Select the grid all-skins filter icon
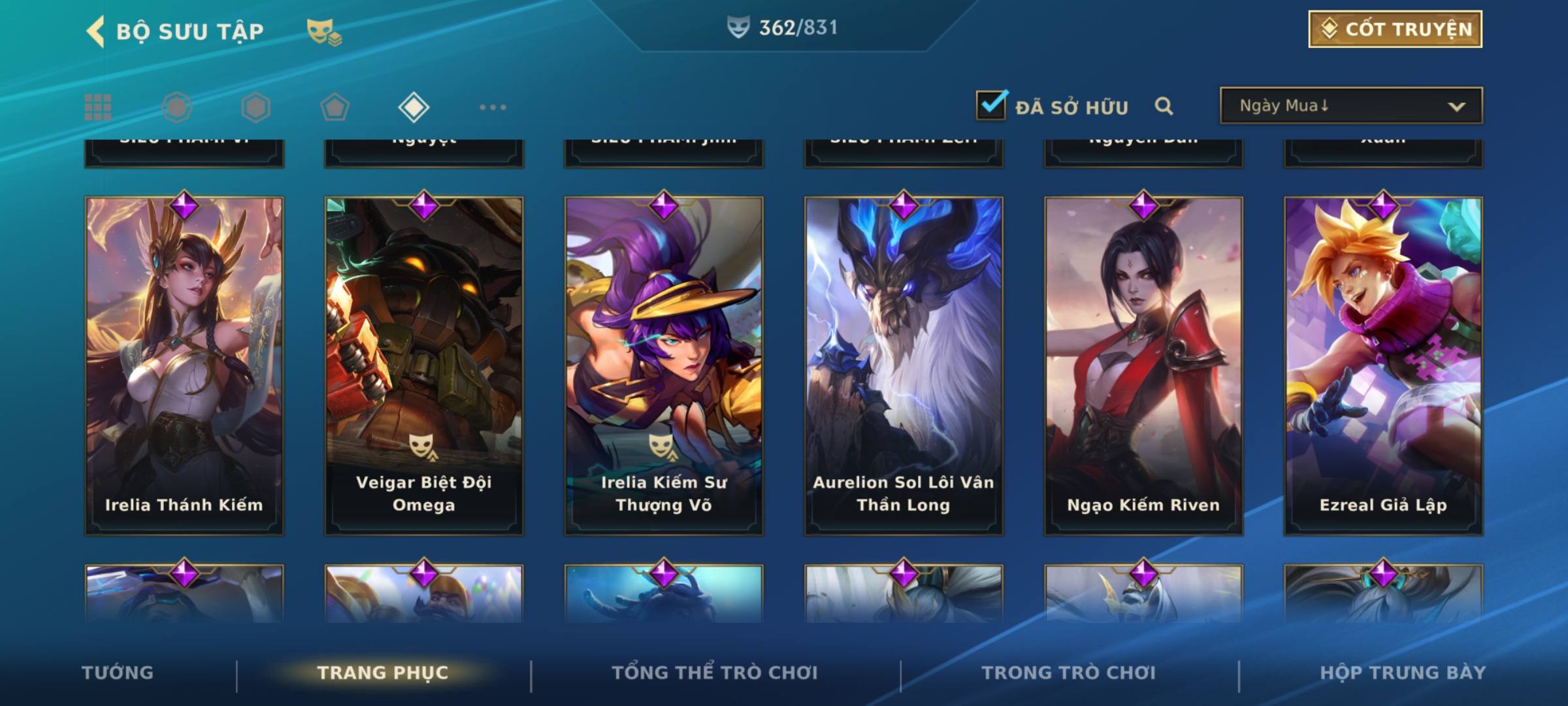The height and width of the screenshot is (706, 1568). coord(98,107)
